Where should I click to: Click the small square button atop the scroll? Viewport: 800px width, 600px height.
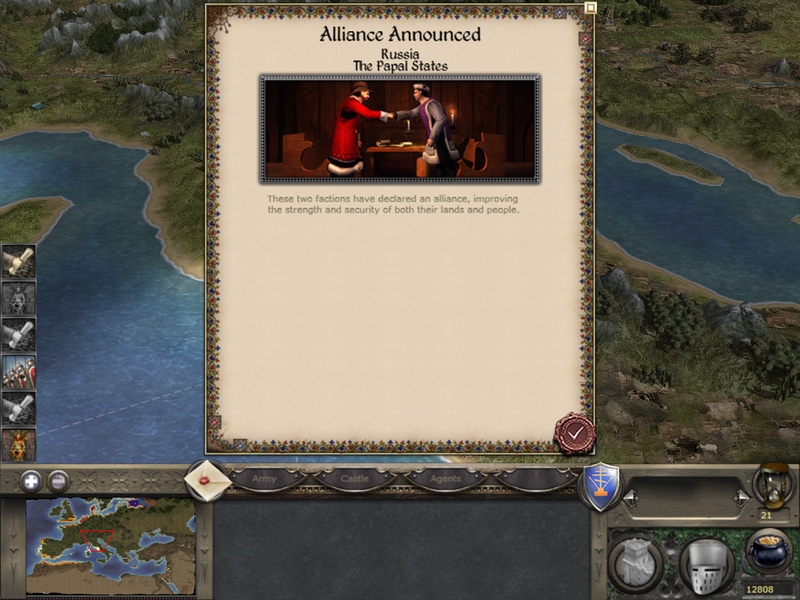tap(590, 7)
